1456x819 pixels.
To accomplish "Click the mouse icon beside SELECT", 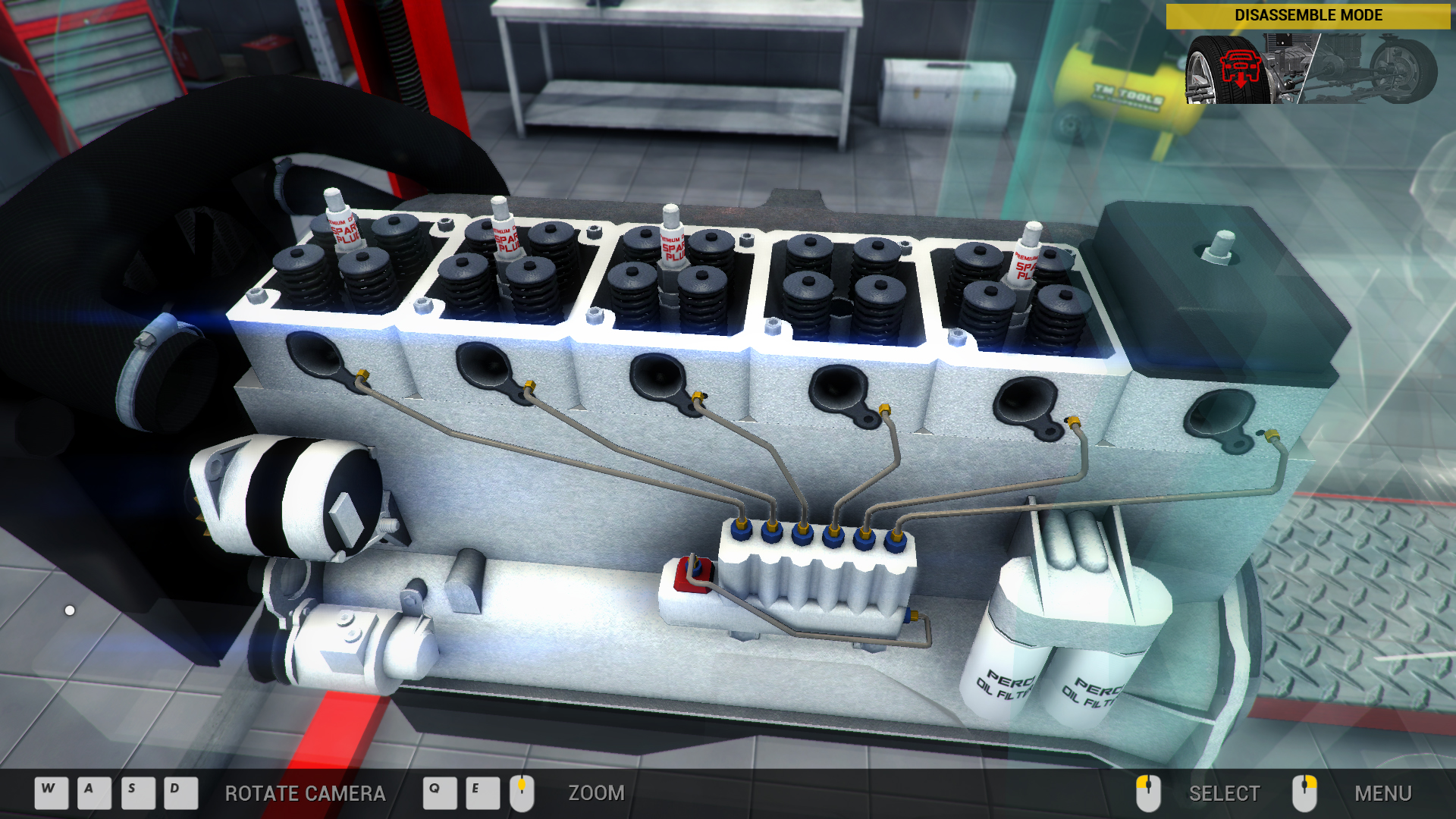I will (x=1147, y=792).
